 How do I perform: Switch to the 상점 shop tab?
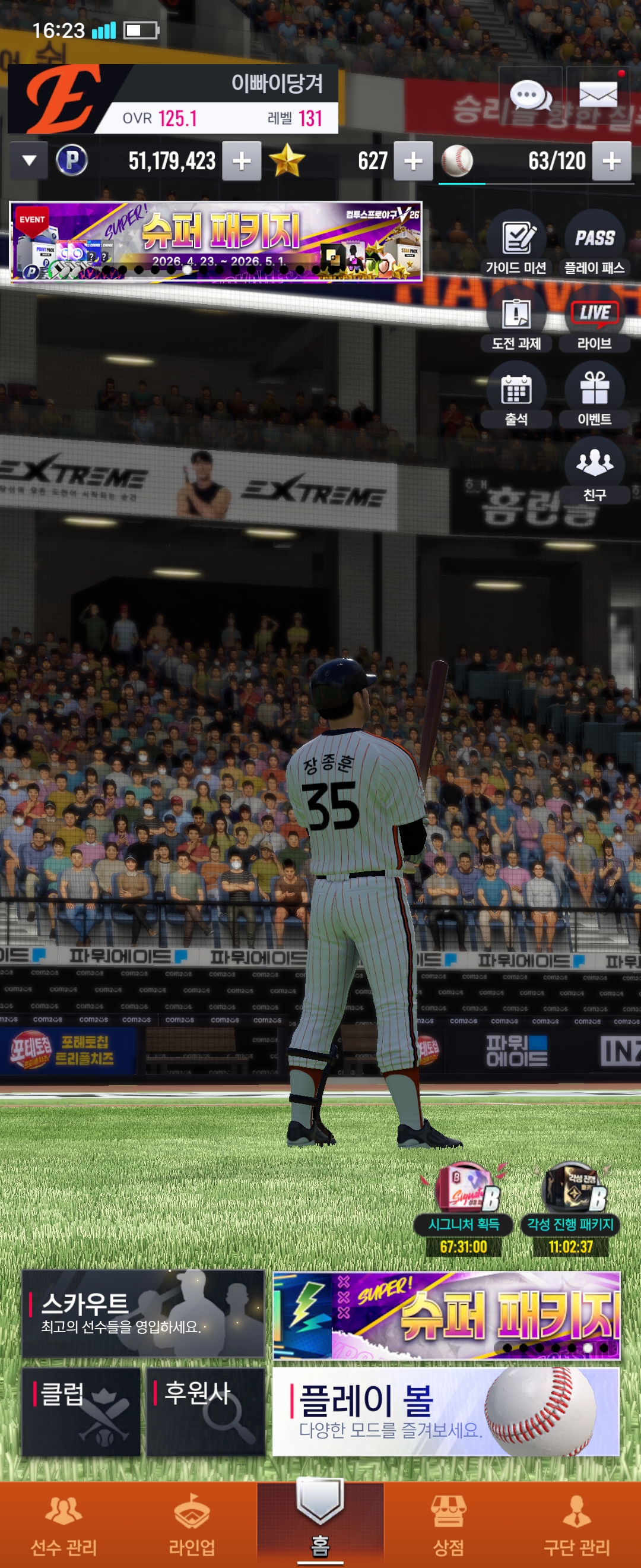click(448, 1524)
